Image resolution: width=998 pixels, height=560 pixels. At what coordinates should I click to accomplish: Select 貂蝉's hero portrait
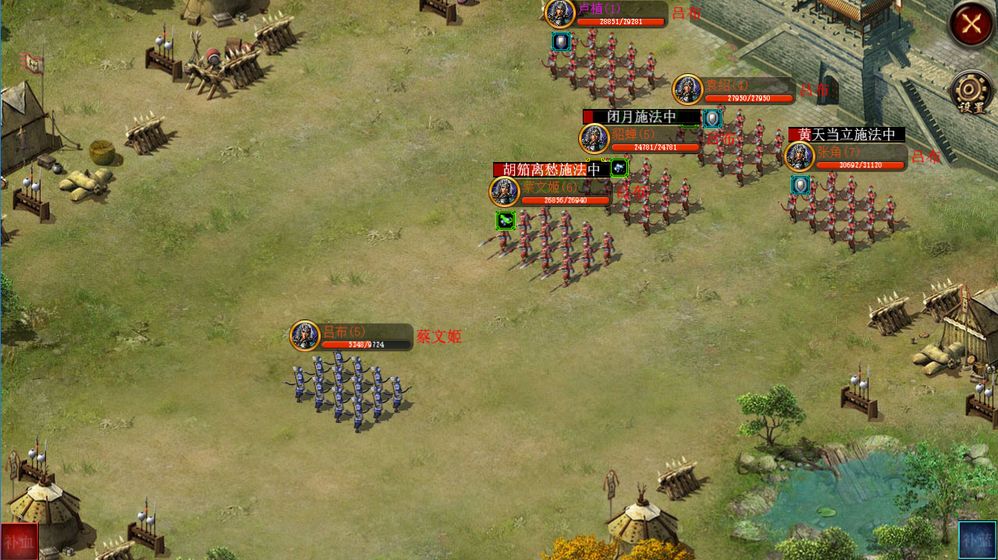point(594,139)
